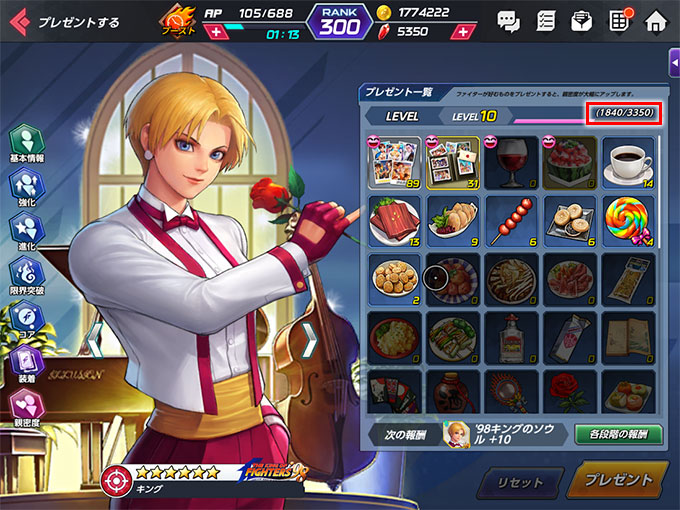
Task: Select the red wine glass gift
Action: click(x=513, y=162)
